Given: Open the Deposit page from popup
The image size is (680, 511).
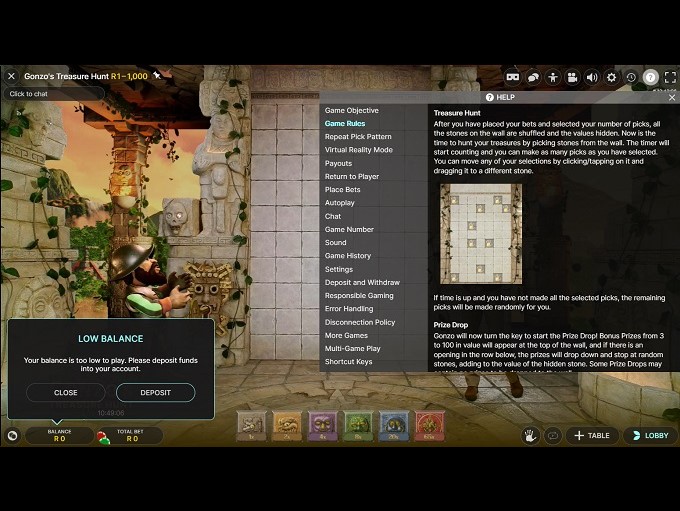Looking at the screenshot, I should pos(155,393).
